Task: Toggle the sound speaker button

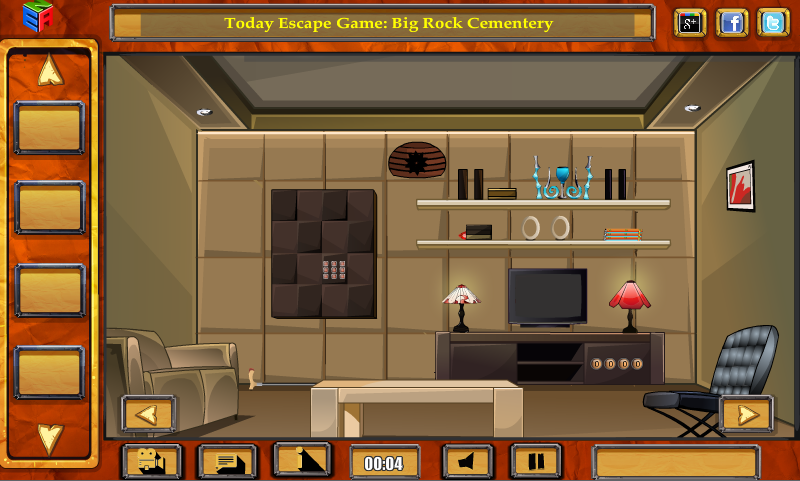Action: pos(467,462)
